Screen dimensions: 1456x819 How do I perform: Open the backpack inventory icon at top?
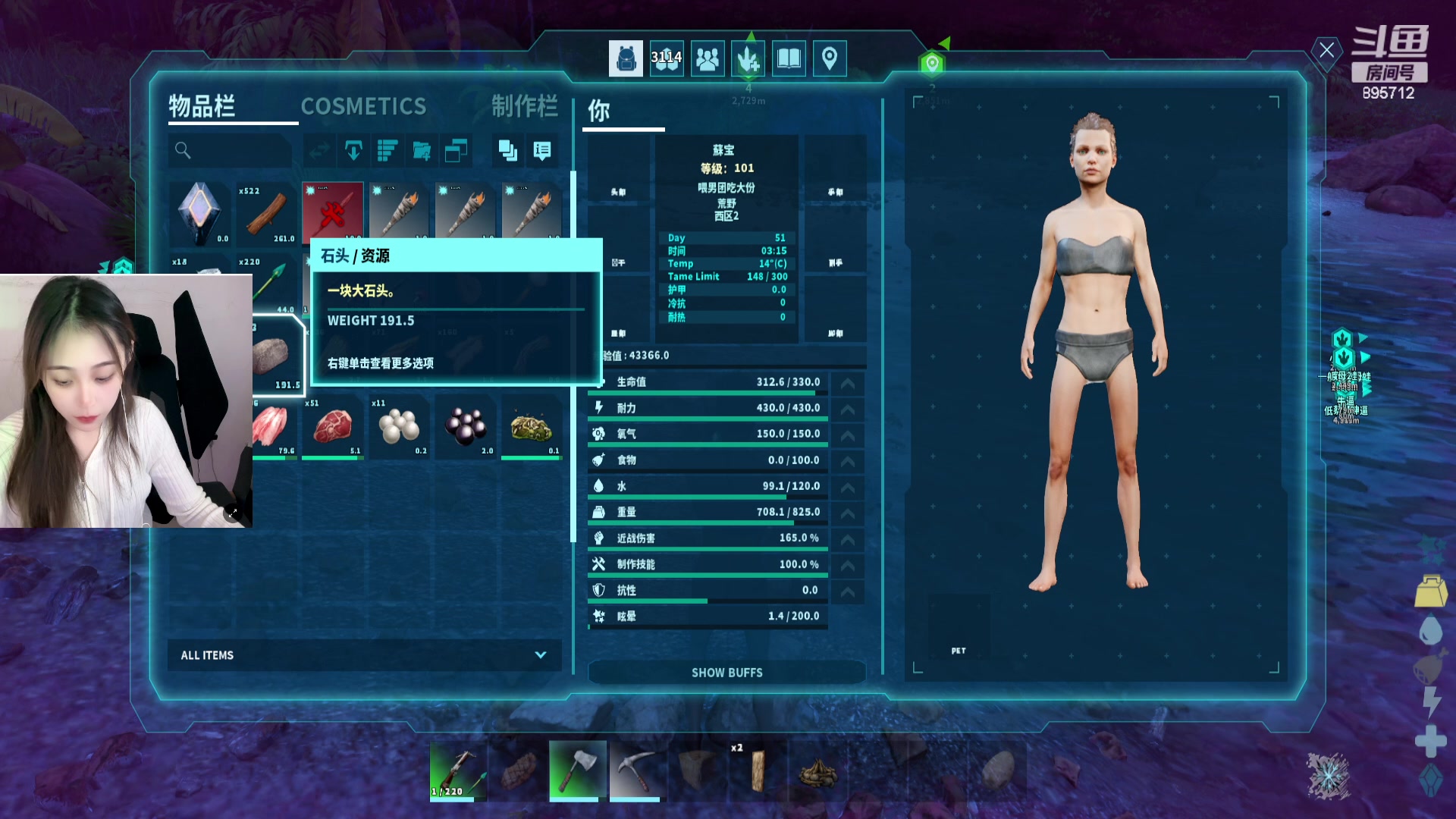(626, 58)
